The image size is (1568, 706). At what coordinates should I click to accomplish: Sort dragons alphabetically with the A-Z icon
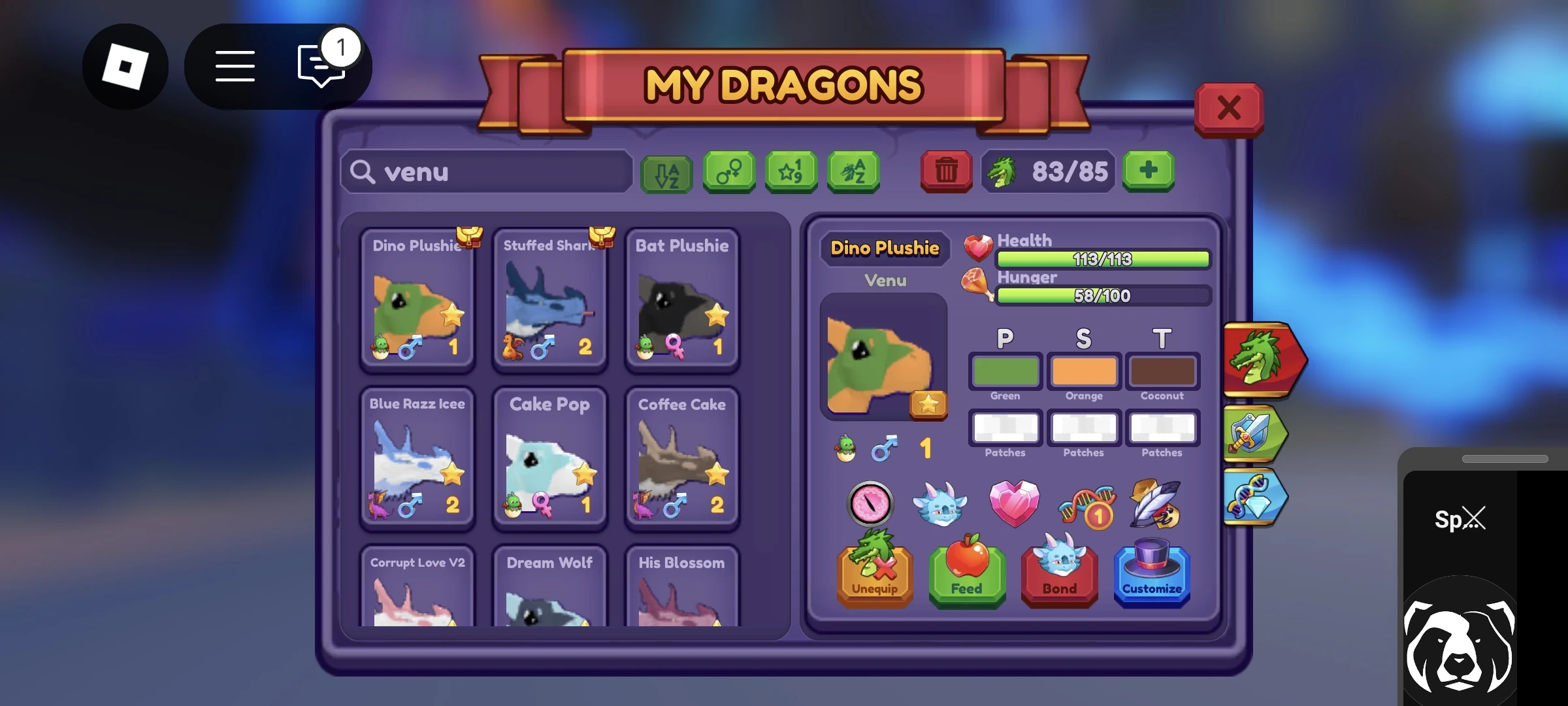click(x=666, y=172)
